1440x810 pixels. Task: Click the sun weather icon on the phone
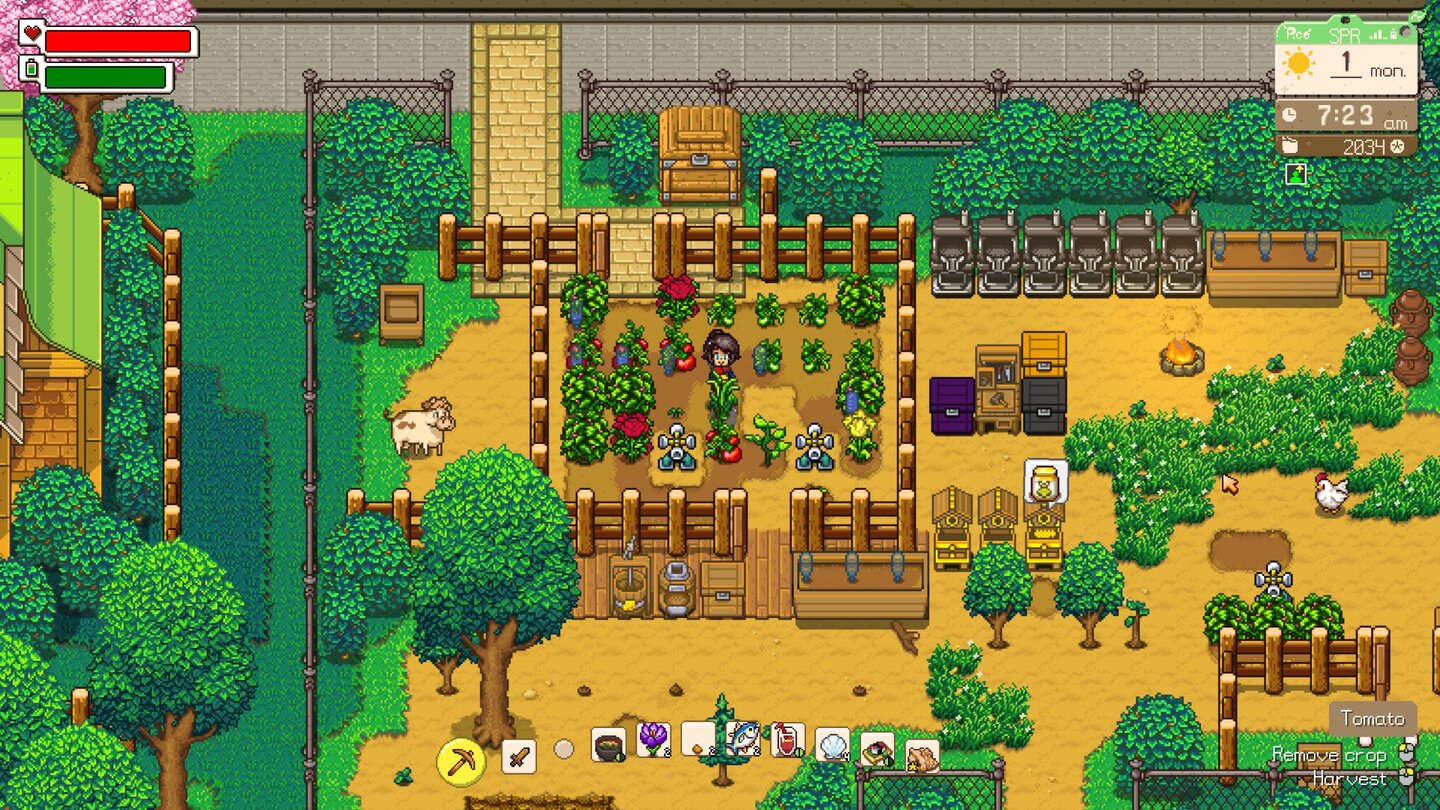coord(1299,63)
